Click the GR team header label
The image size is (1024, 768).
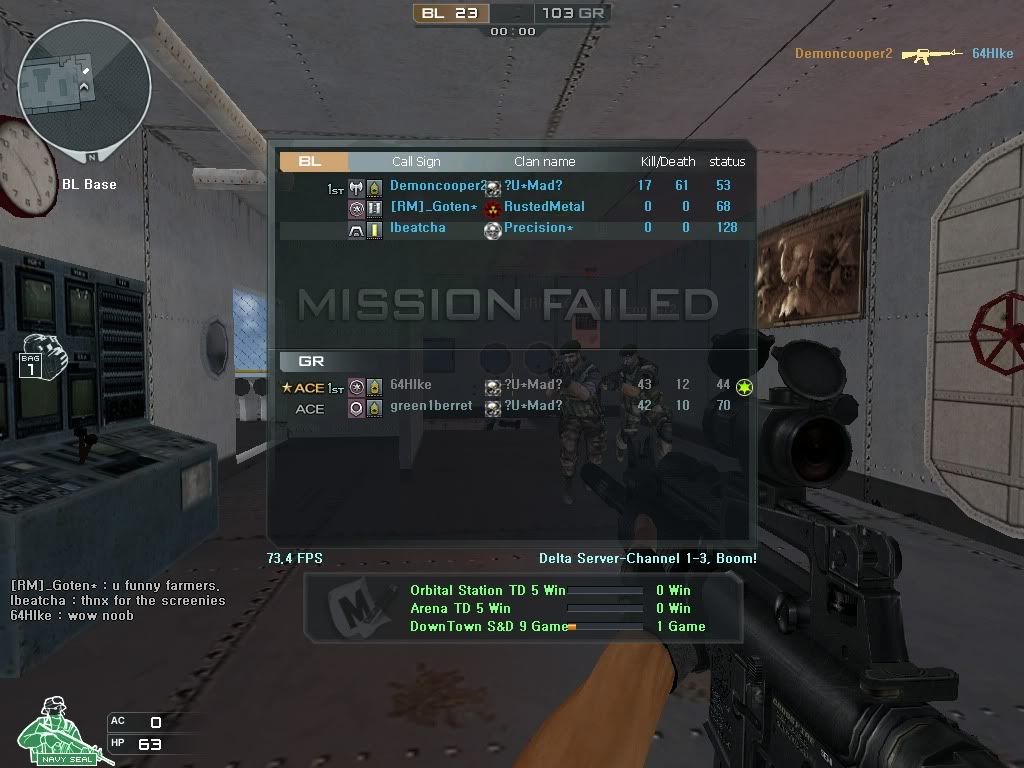(312, 361)
